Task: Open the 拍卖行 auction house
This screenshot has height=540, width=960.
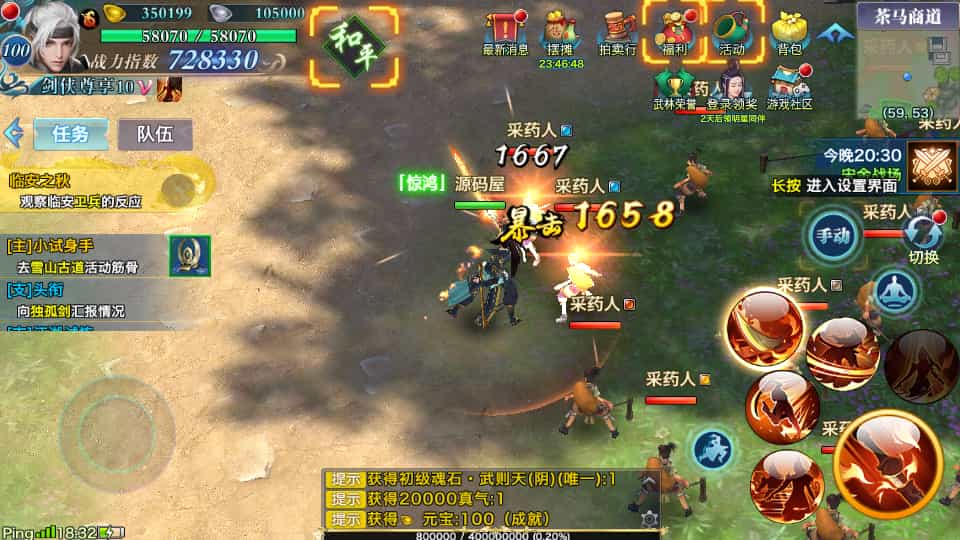Action: pyautogui.click(x=617, y=32)
